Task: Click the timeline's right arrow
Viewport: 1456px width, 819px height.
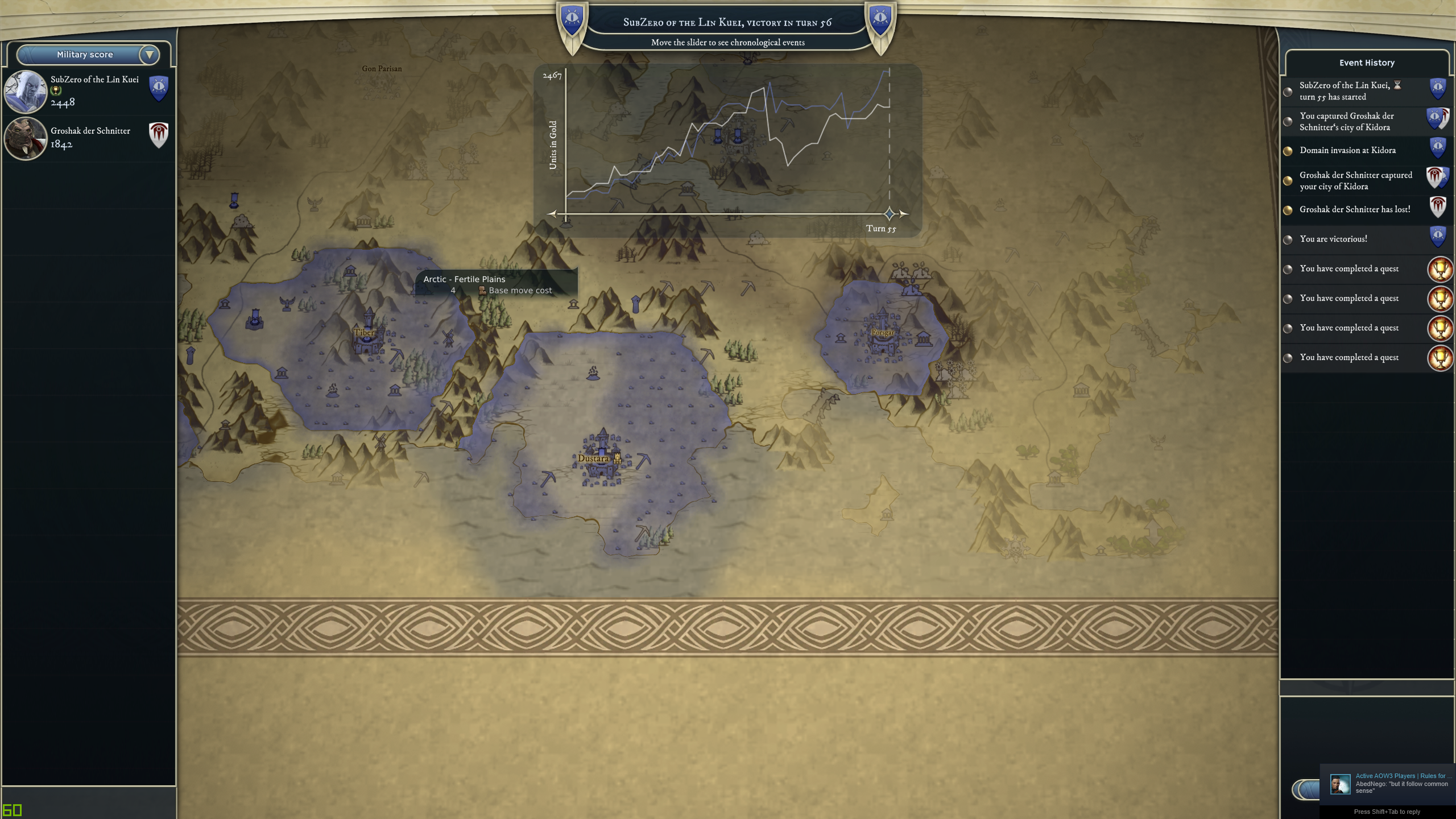Action: 904,214
